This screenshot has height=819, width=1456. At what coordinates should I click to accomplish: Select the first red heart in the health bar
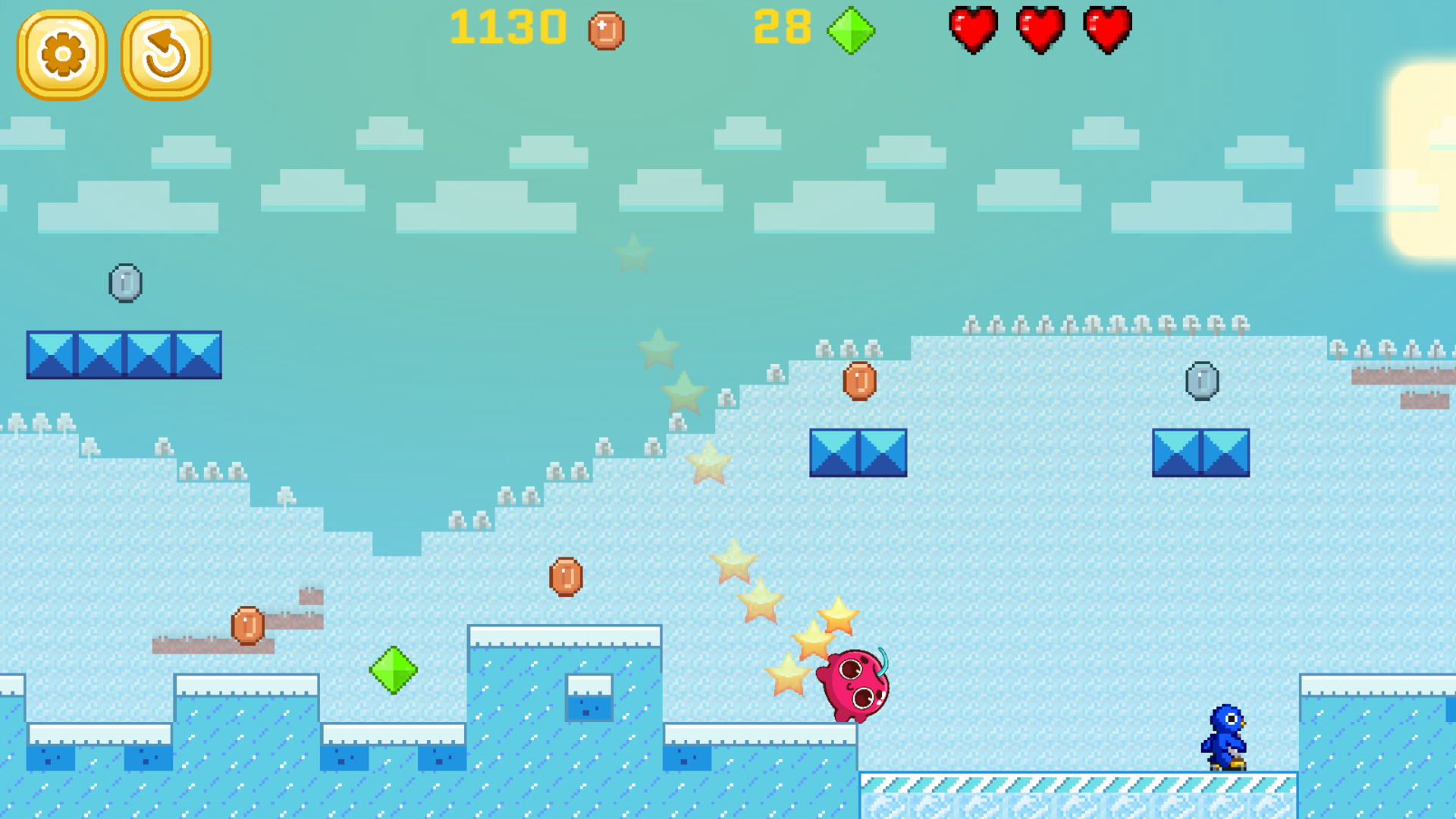[x=973, y=30]
